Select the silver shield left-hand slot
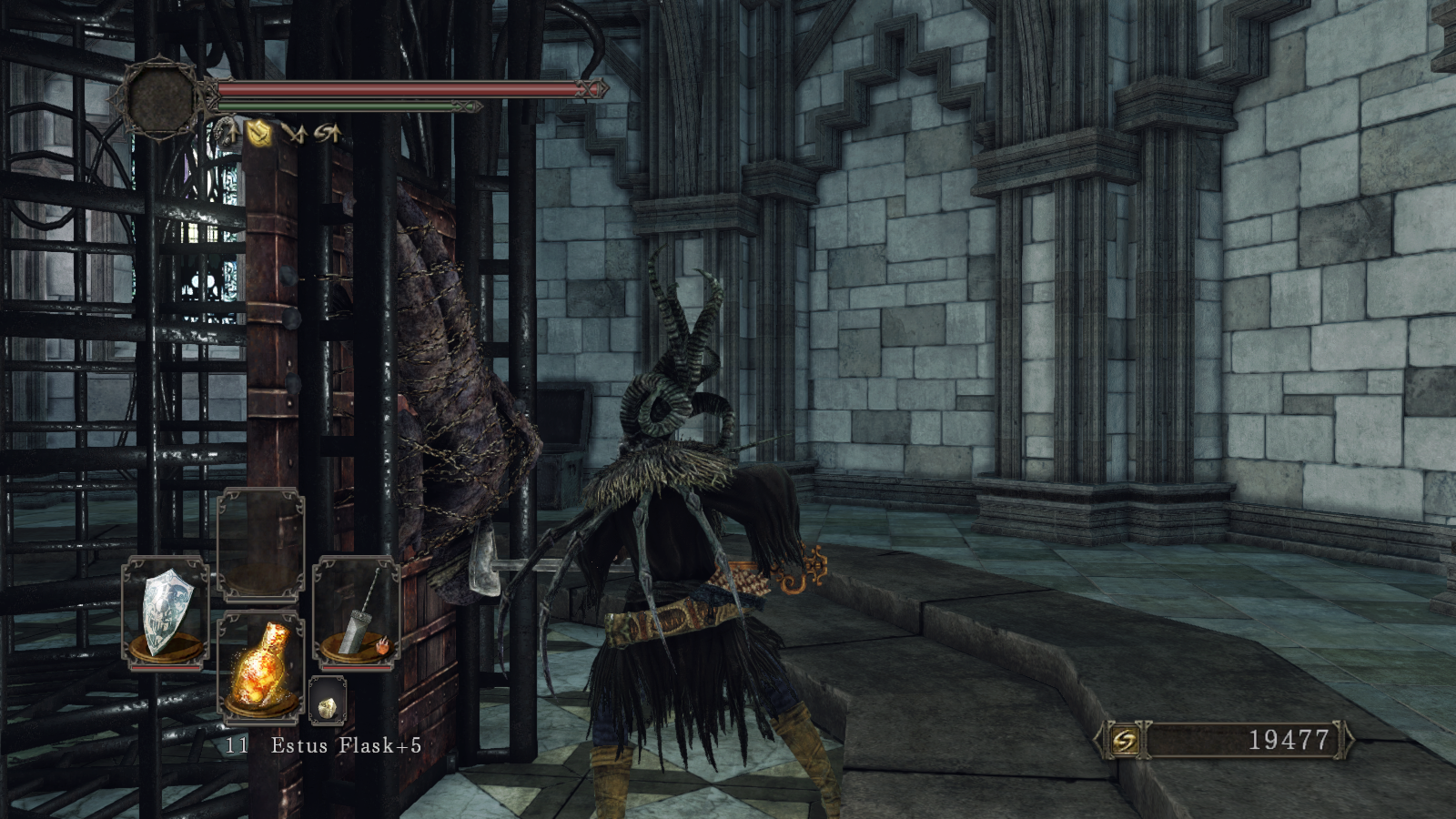The image size is (1456, 819). tap(167, 612)
